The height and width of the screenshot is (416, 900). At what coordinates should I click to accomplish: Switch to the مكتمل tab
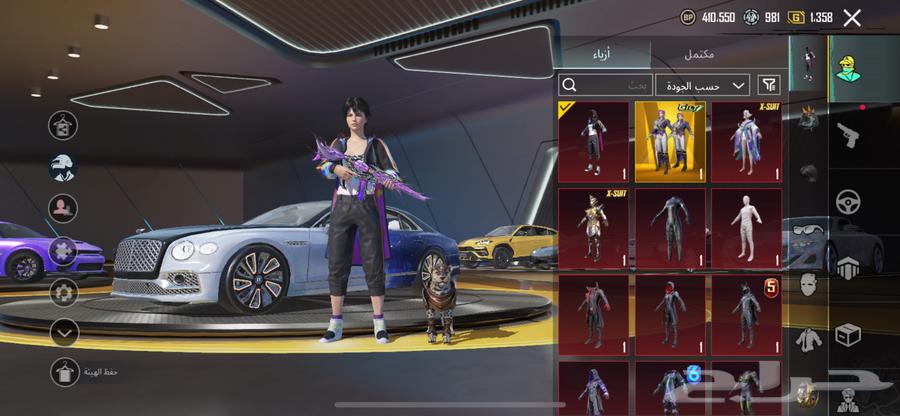[698, 55]
